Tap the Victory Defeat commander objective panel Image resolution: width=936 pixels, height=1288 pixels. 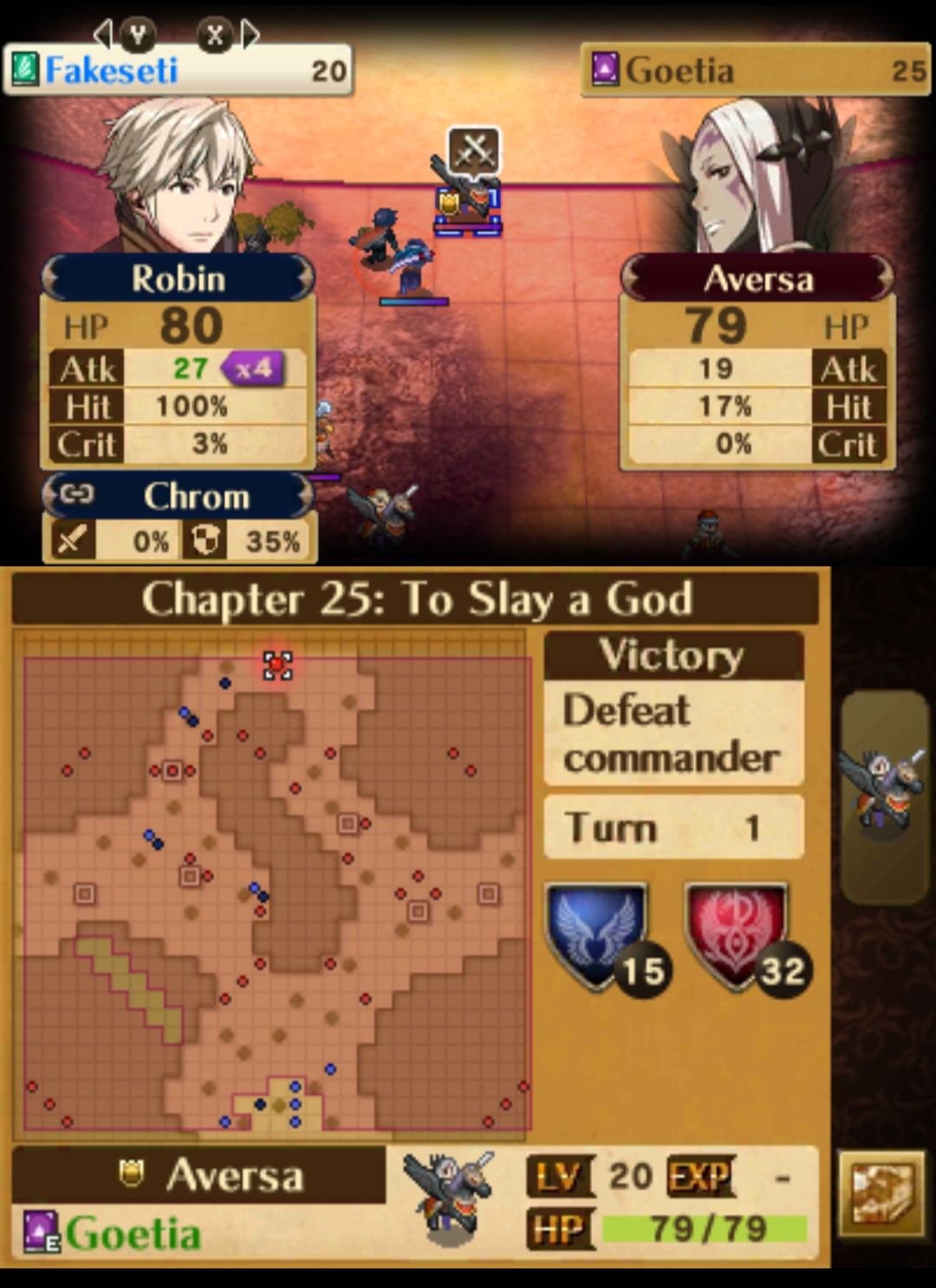(673, 709)
